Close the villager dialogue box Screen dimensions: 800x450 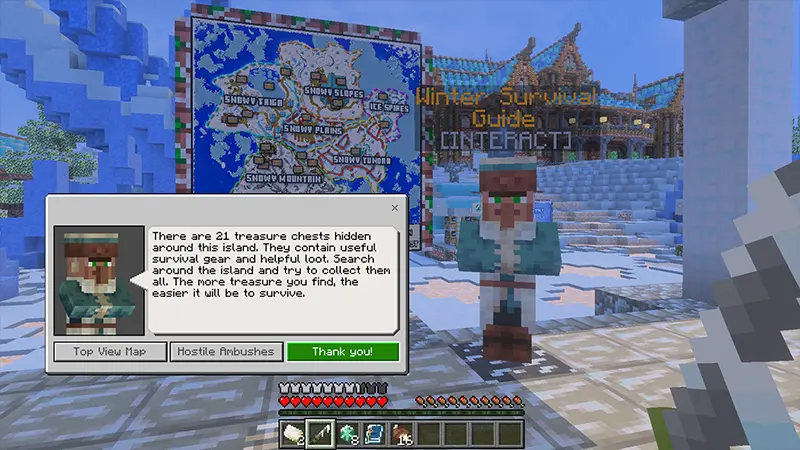click(x=394, y=208)
